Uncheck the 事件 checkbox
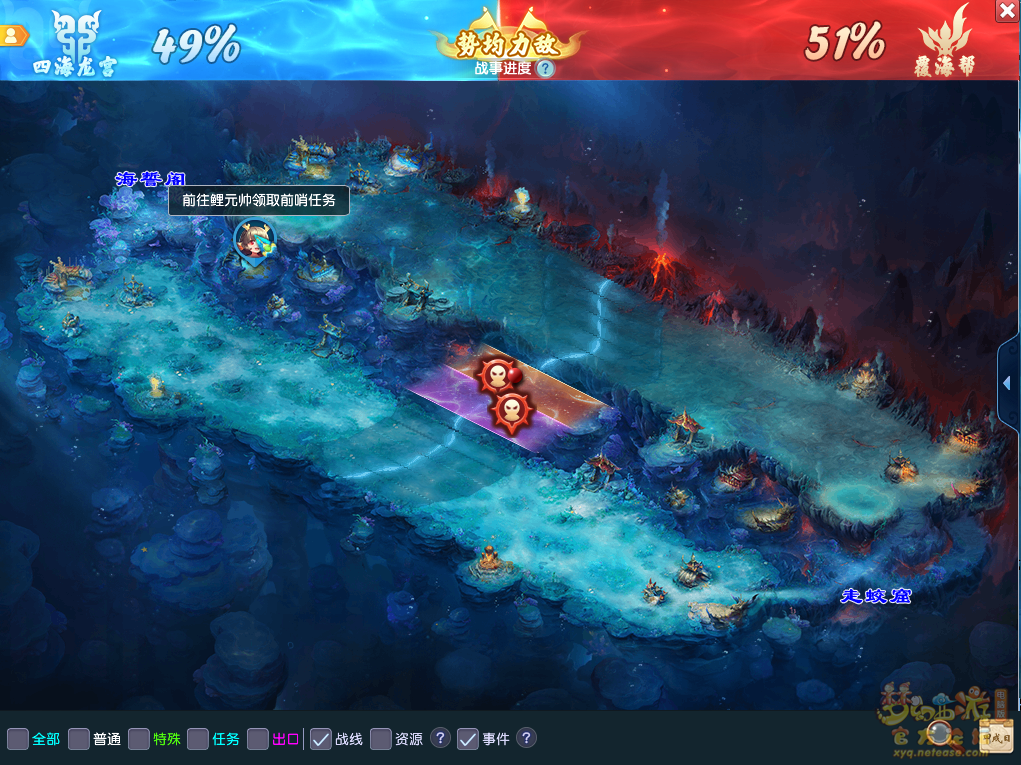The image size is (1021, 765). click(x=468, y=739)
